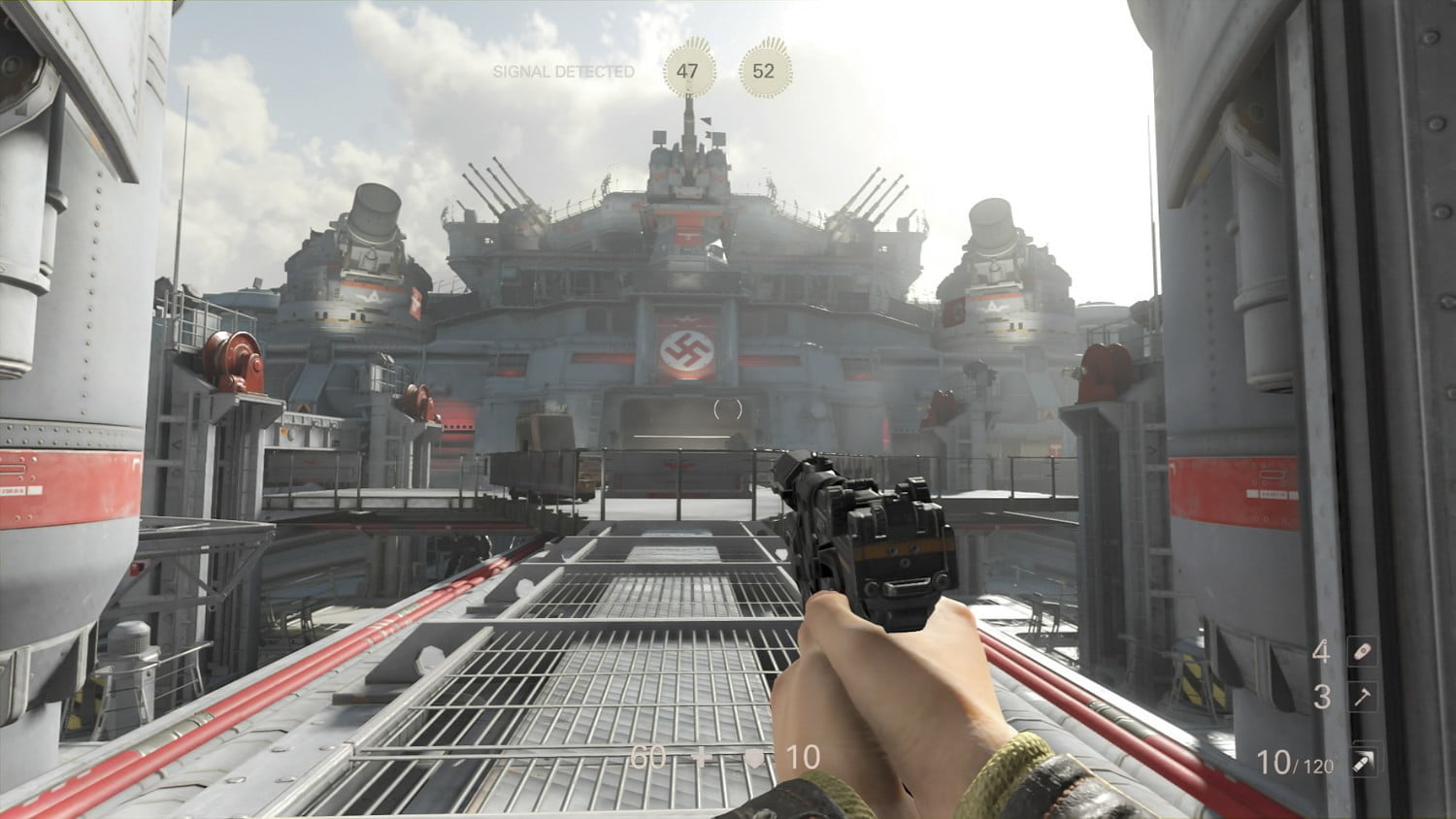Click the SIGNAL DETECTED notification text

pyautogui.click(x=563, y=70)
